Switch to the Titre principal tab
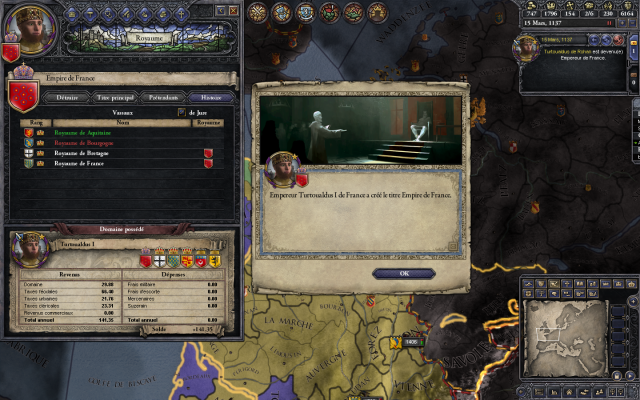640x400 pixels. click(x=117, y=97)
